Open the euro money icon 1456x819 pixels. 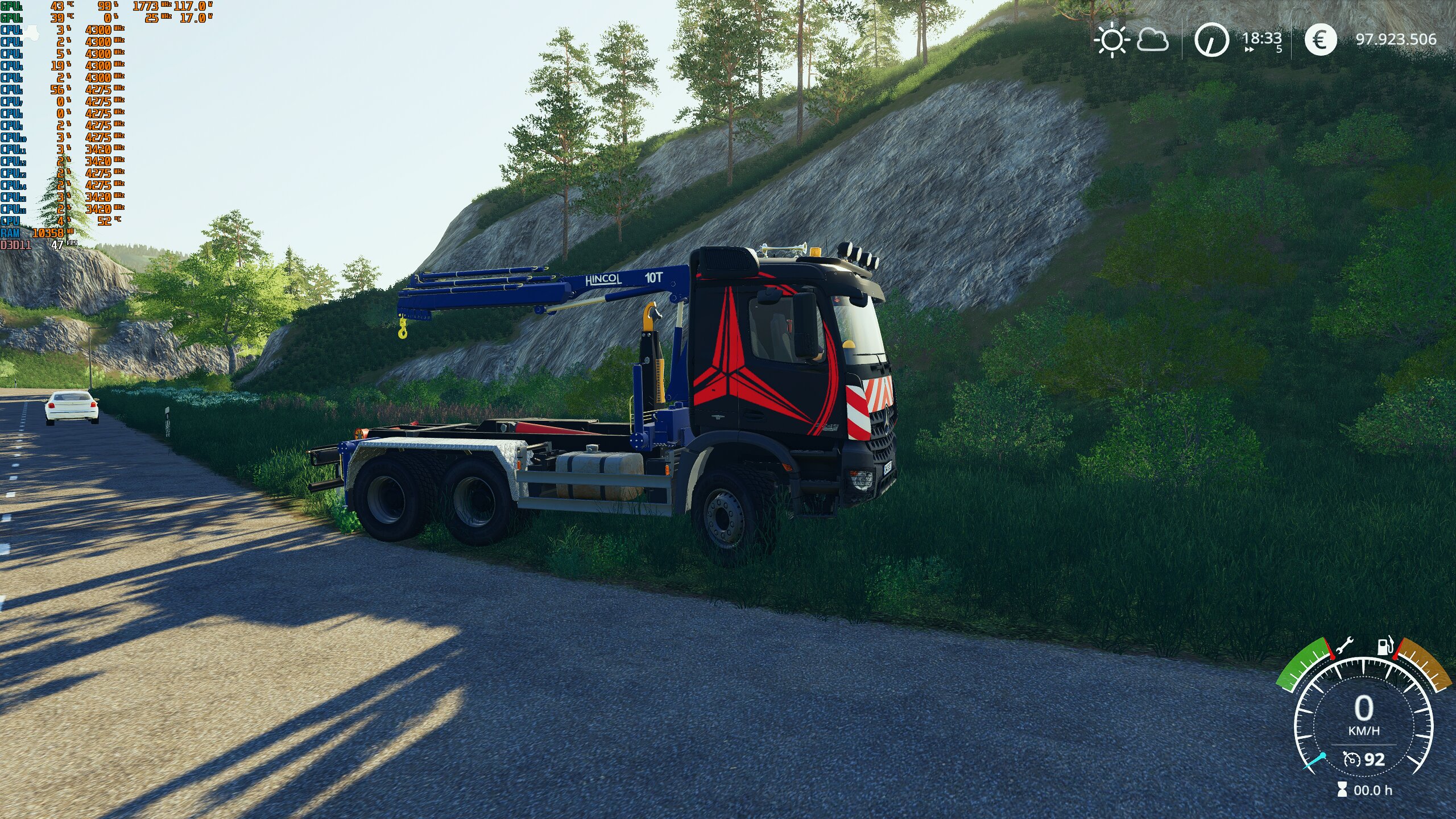1320,40
